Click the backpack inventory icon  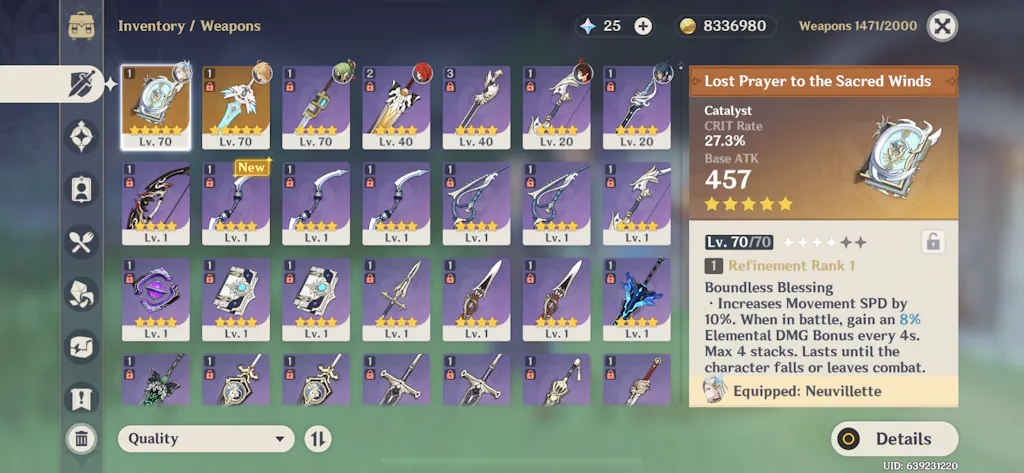(82, 26)
